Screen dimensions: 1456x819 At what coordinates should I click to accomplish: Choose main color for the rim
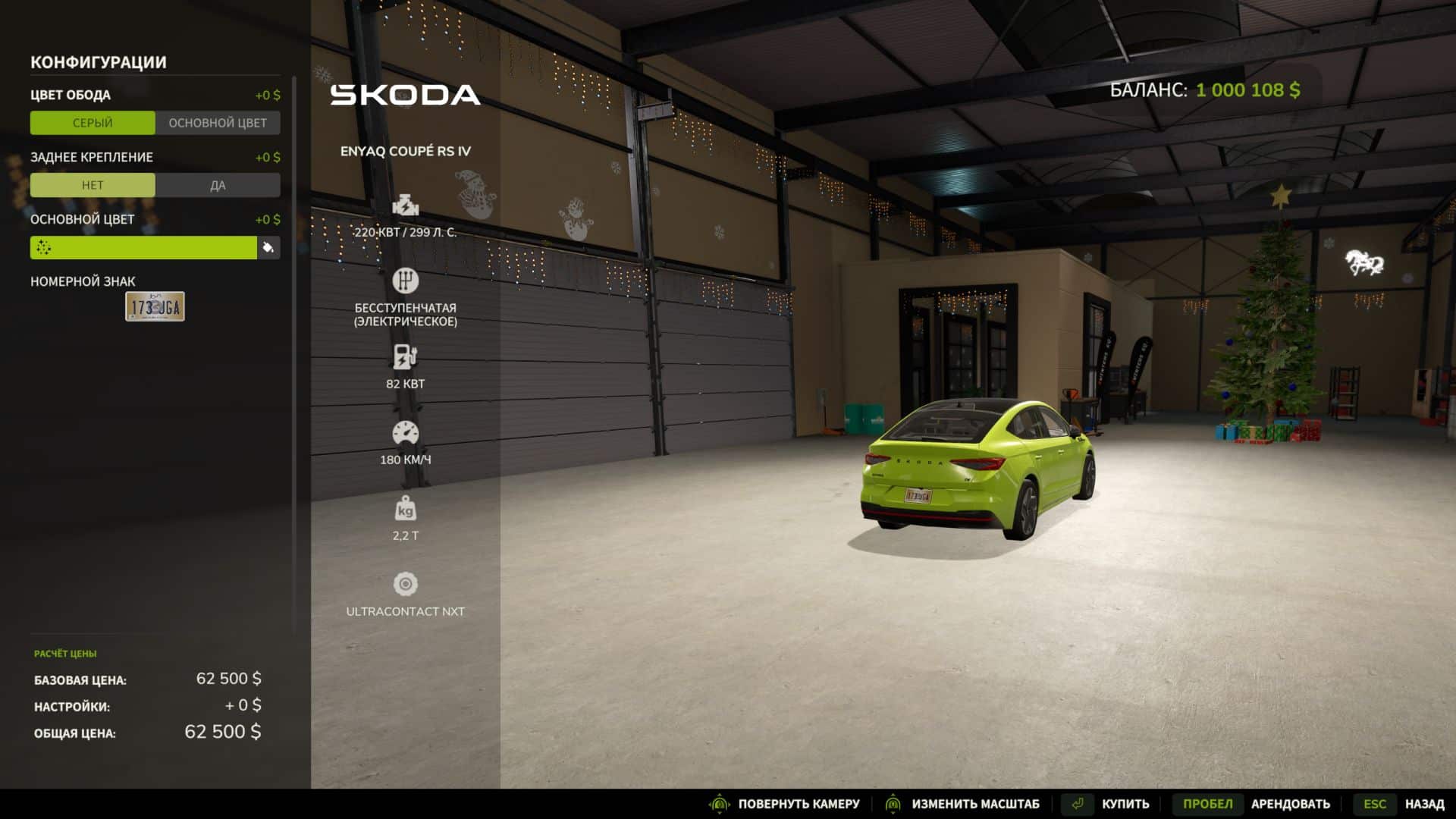218,123
